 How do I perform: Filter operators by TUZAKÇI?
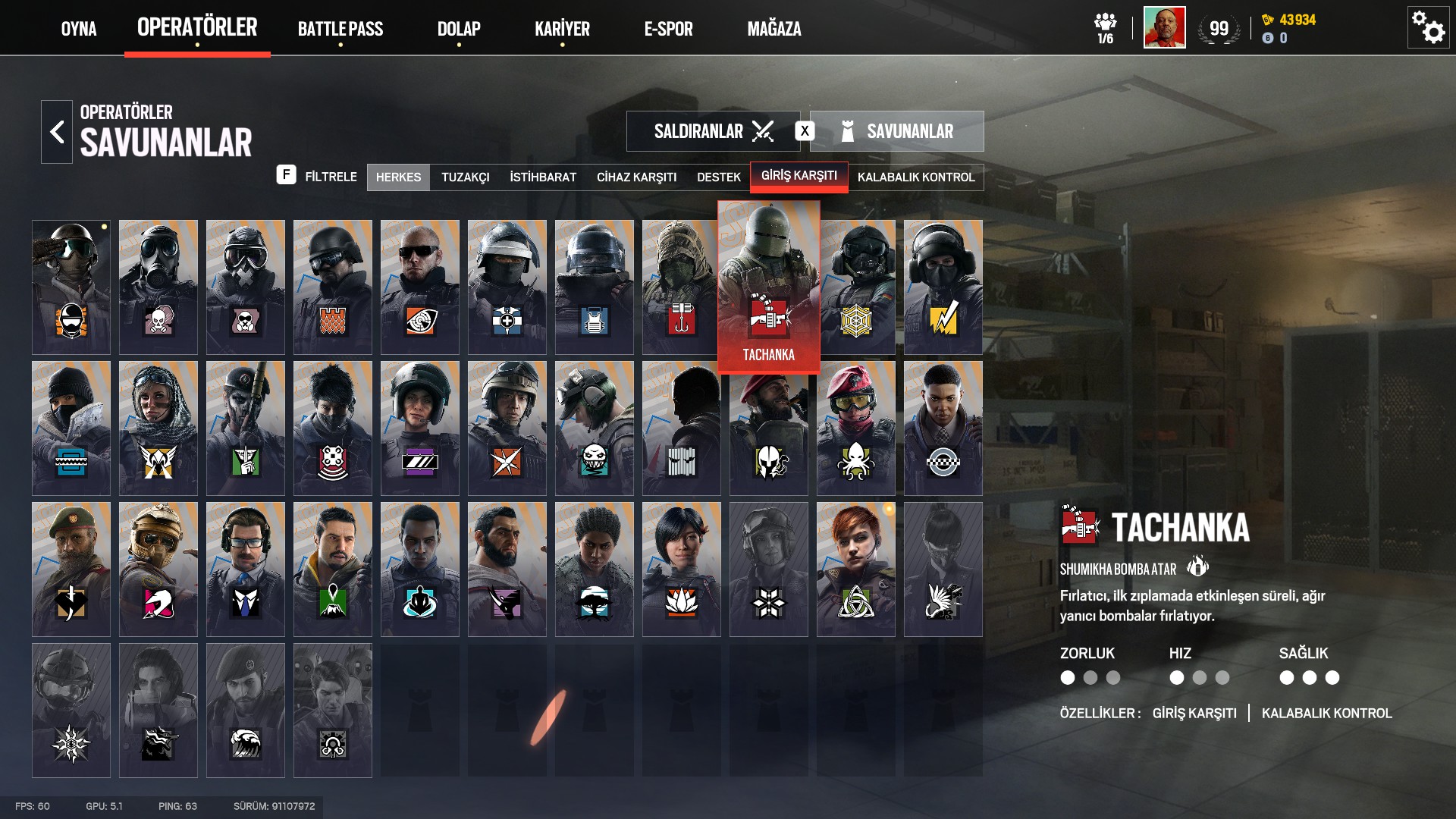(466, 177)
